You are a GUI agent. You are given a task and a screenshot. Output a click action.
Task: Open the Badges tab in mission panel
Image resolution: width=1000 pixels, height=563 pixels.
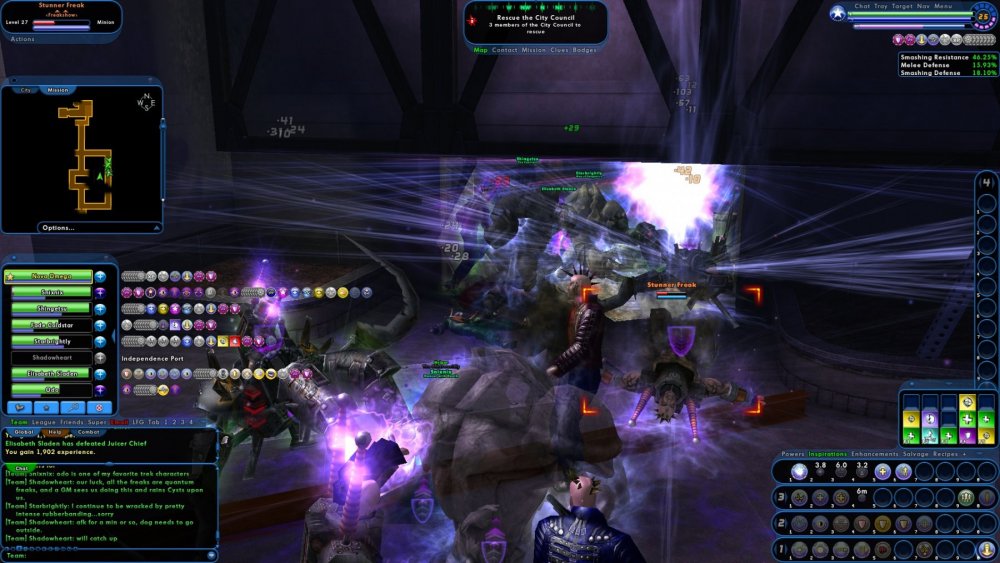[x=585, y=49]
